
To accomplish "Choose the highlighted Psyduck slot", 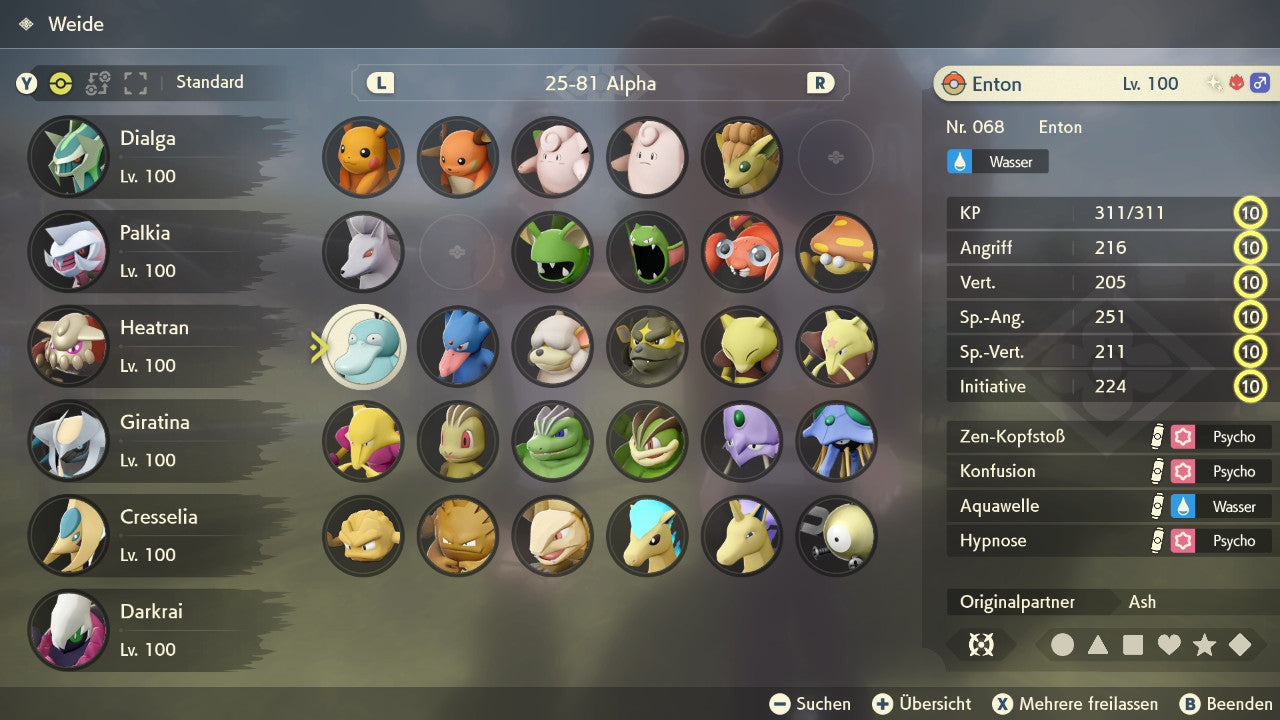I will click(x=363, y=346).
